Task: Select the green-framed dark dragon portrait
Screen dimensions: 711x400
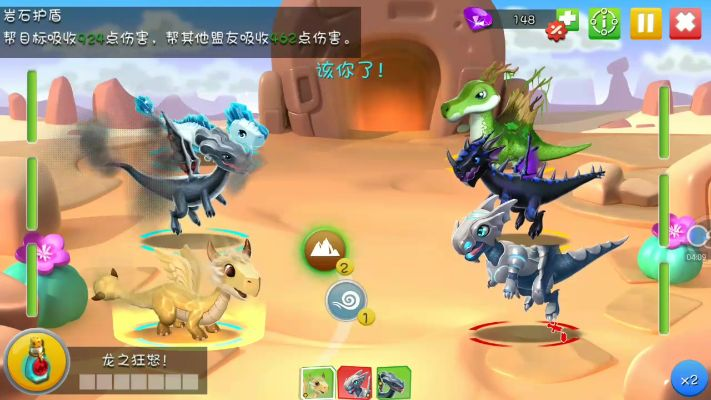Action: (x=391, y=383)
